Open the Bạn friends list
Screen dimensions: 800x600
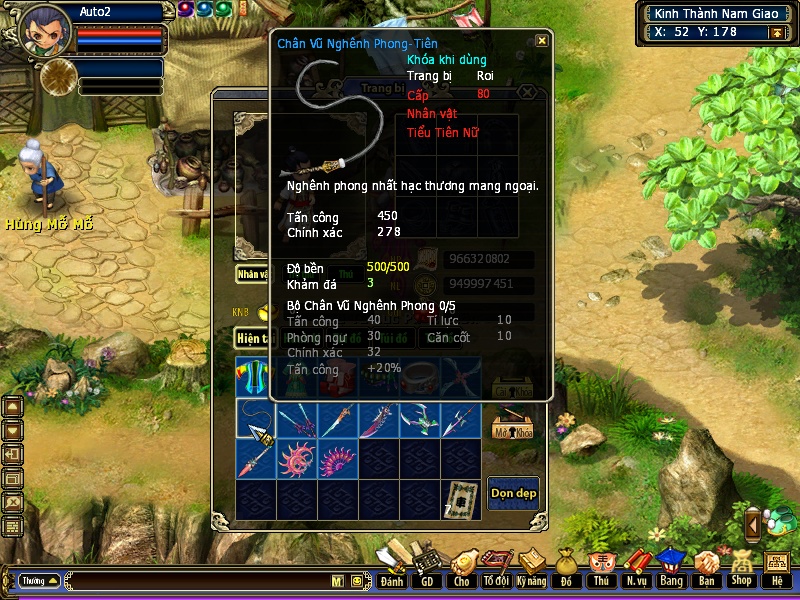point(706,570)
